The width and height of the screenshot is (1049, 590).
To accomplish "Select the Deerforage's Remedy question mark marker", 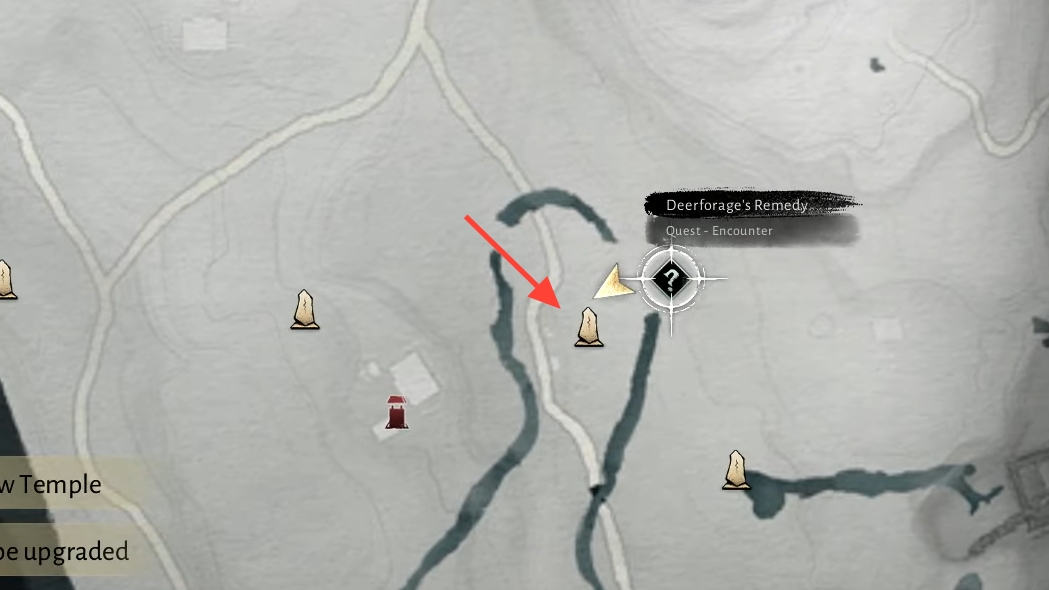I will [671, 278].
